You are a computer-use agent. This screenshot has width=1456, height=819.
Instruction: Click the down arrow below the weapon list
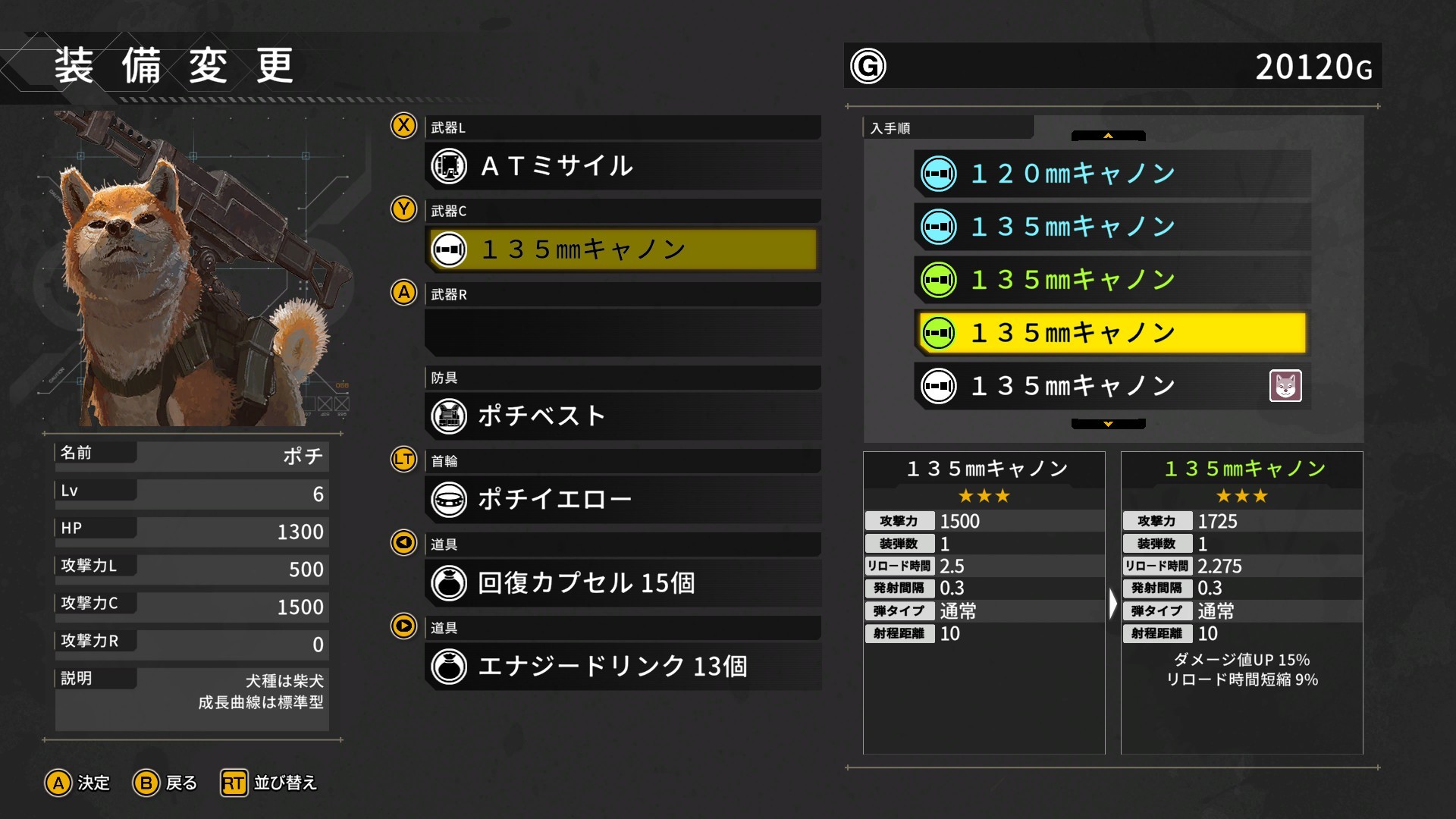point(1107,423)
